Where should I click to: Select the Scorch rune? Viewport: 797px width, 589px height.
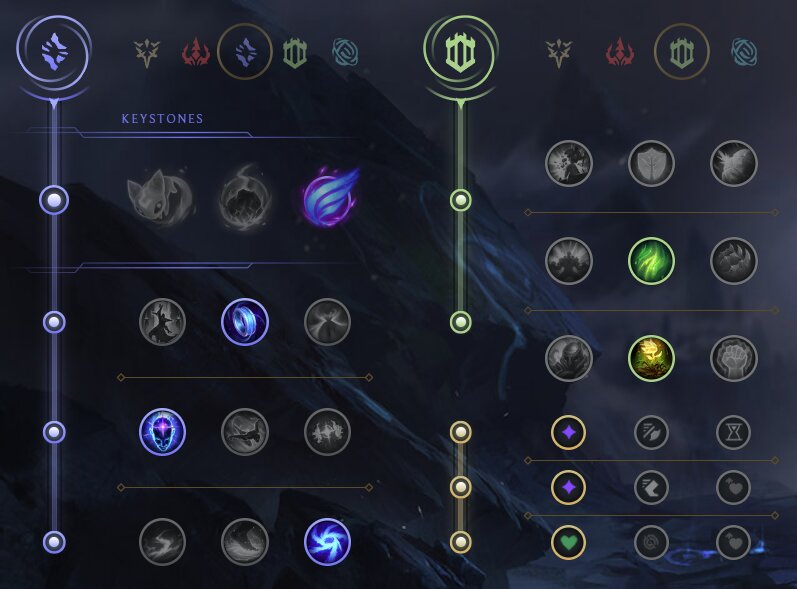tap(162, 541)
